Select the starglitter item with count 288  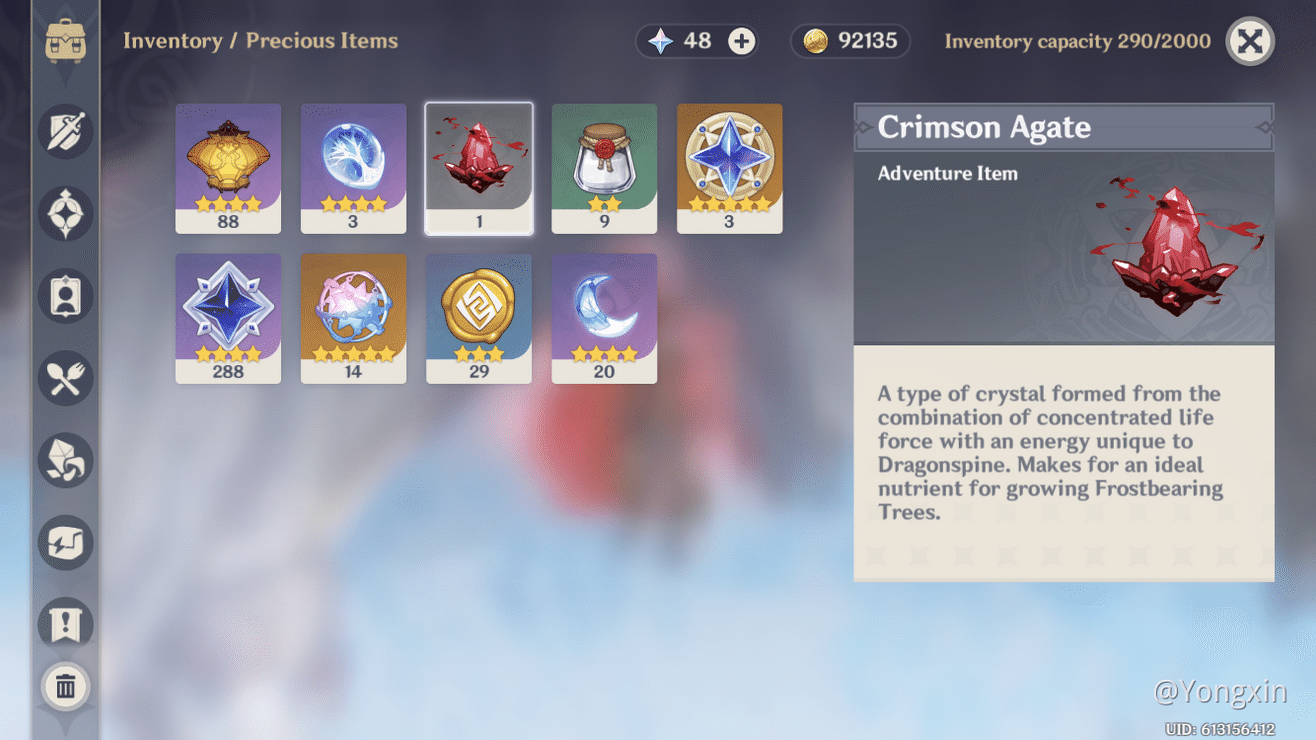[x=228, y=317]
